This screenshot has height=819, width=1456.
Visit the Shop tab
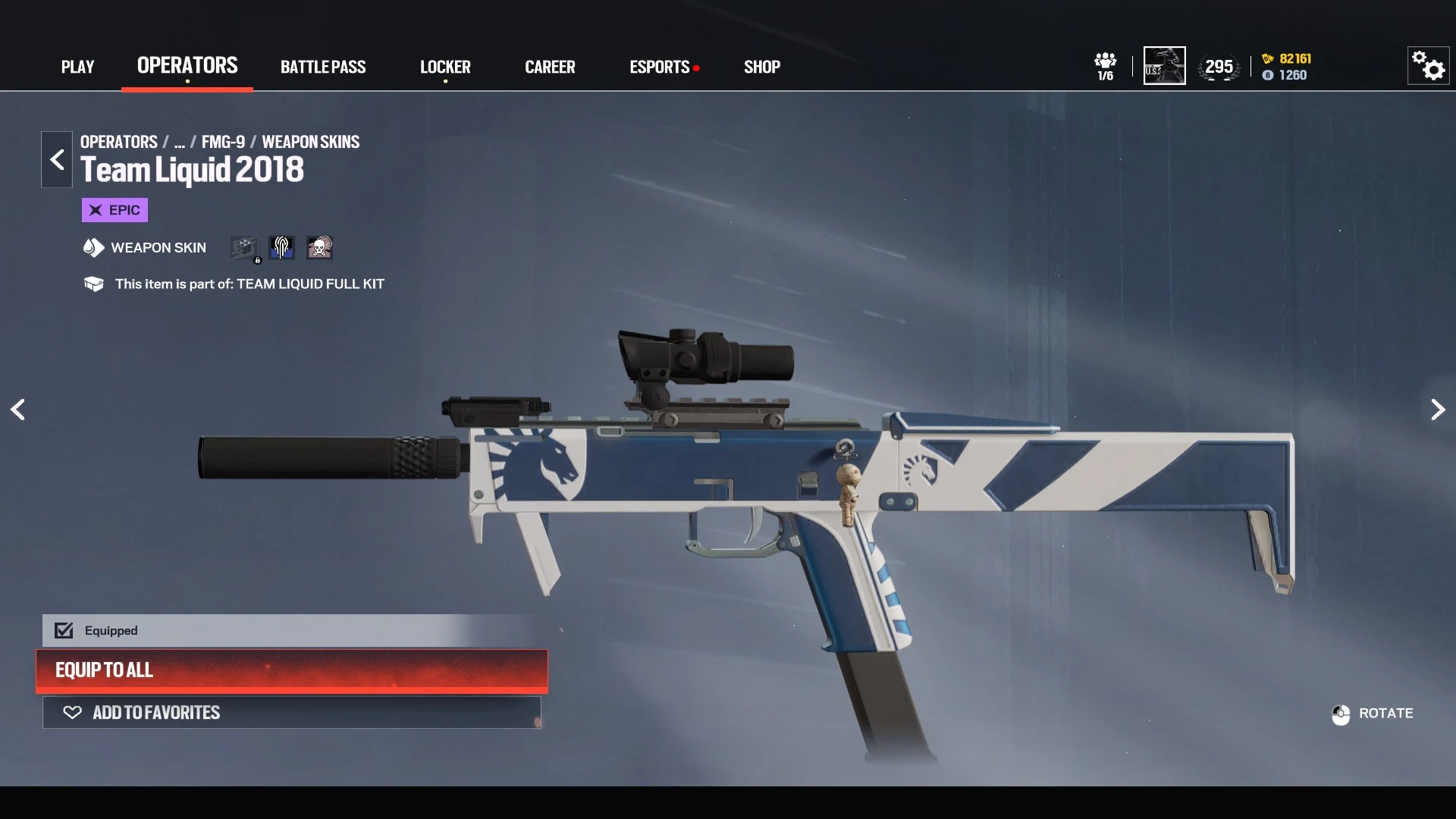point(762,67)
